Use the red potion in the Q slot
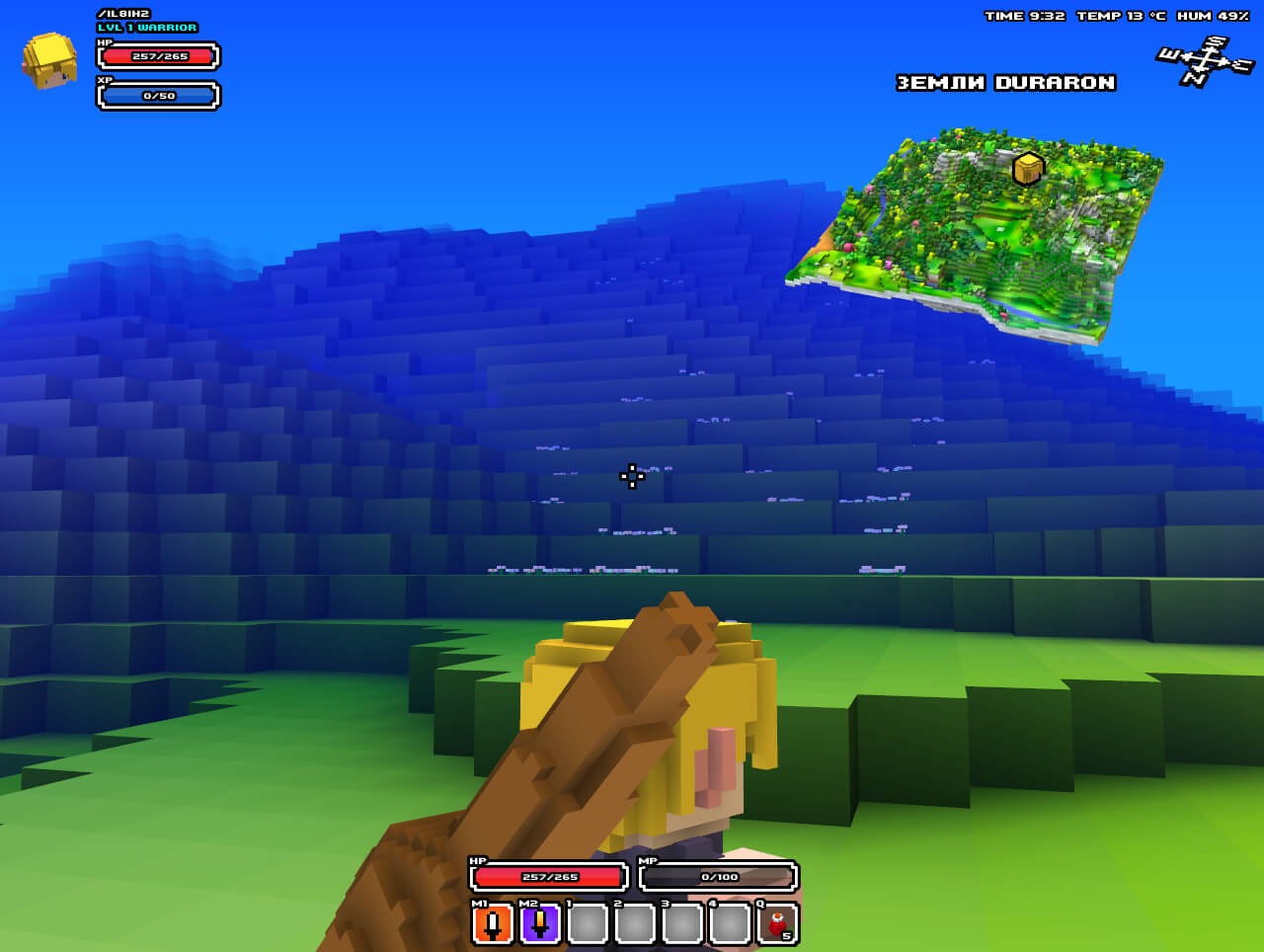This screenshot has width=1264, height=952. point(777,925)
